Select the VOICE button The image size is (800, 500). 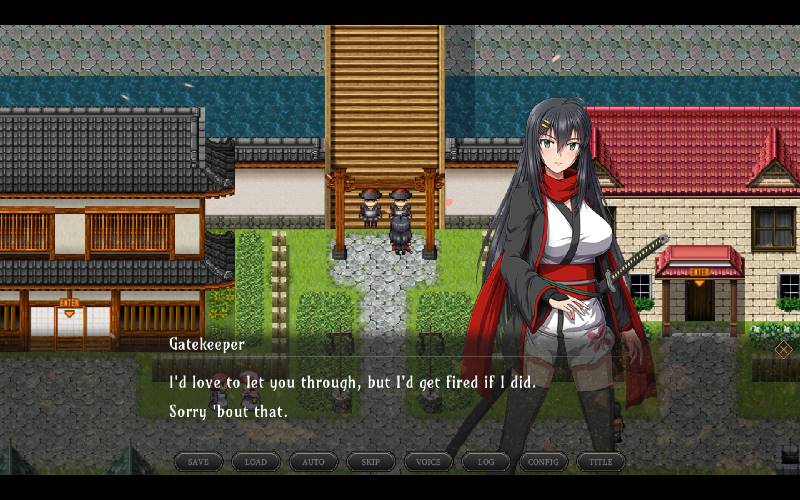428,462
